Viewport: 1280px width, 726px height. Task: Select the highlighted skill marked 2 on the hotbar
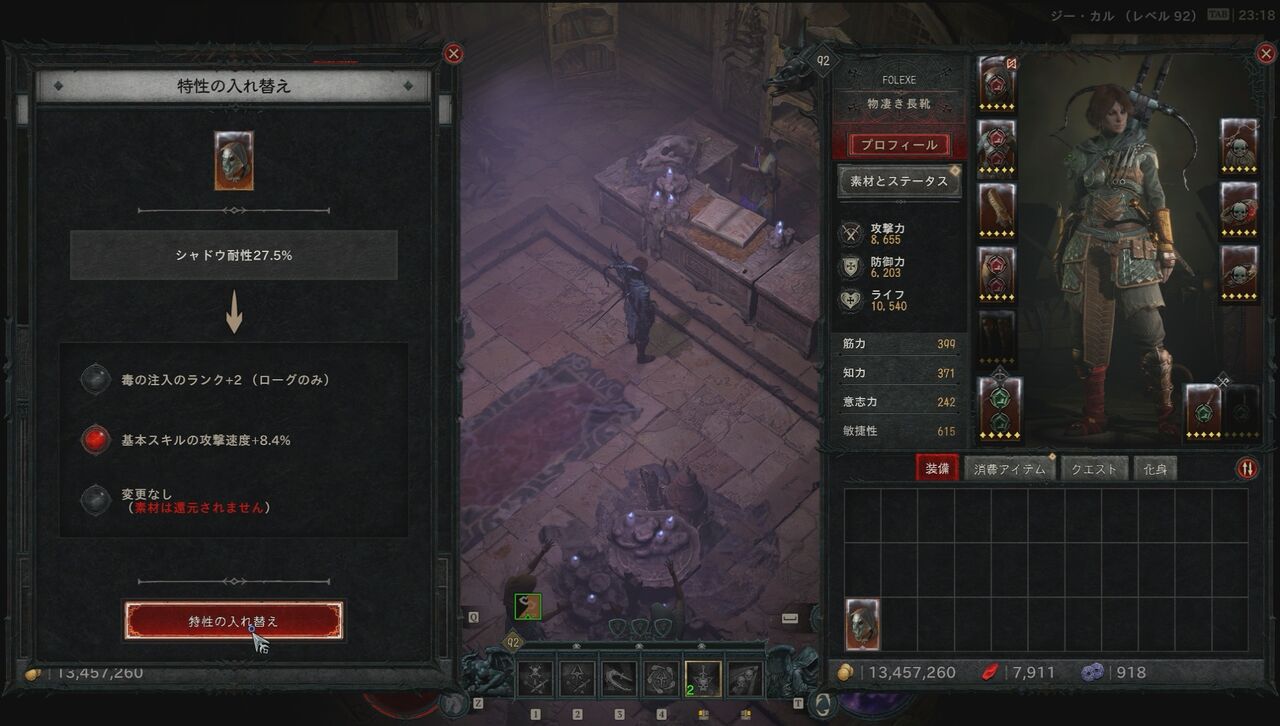[x=703, y=679]
